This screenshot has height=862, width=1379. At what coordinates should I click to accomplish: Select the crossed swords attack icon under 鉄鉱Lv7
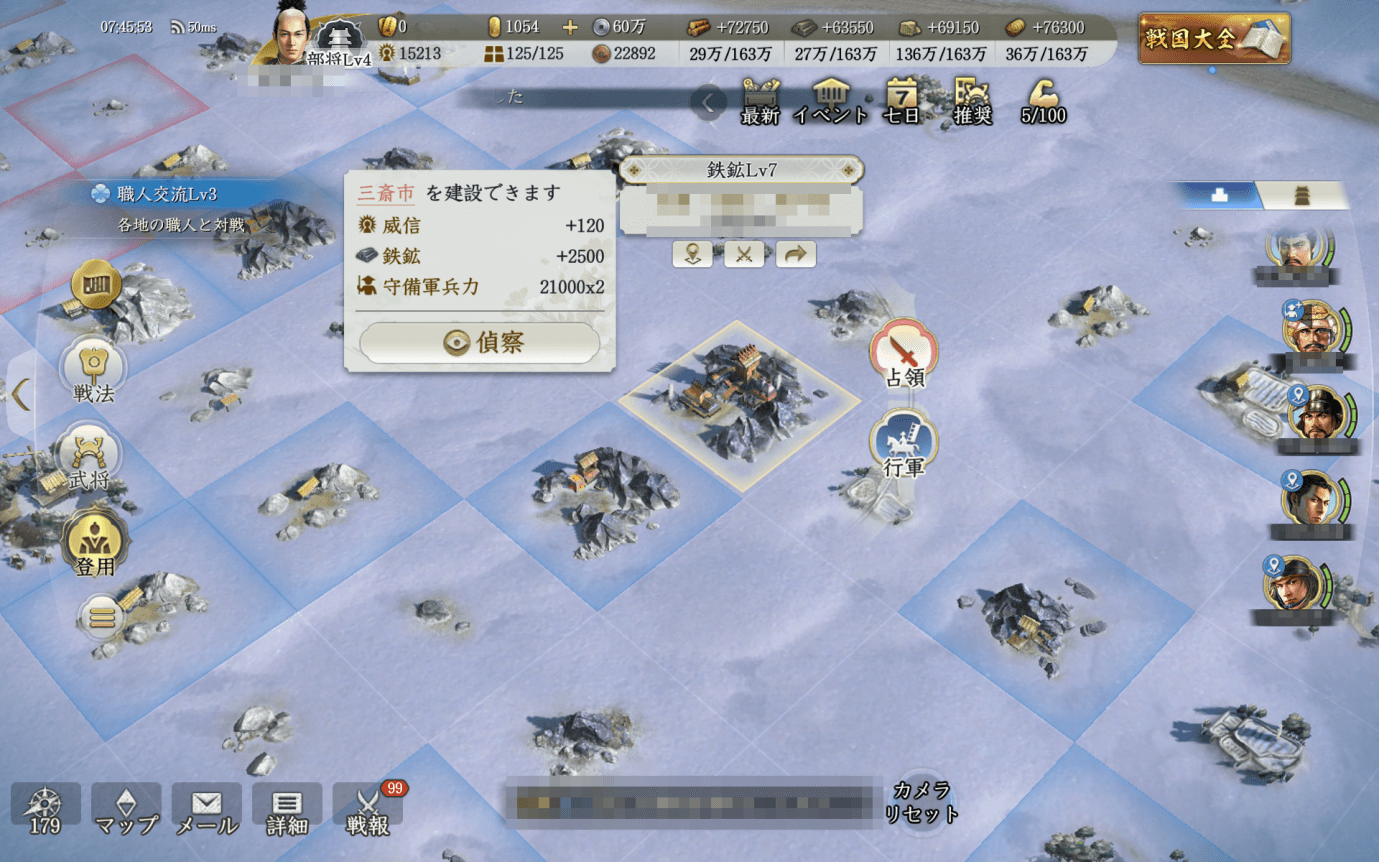(744, 254)
